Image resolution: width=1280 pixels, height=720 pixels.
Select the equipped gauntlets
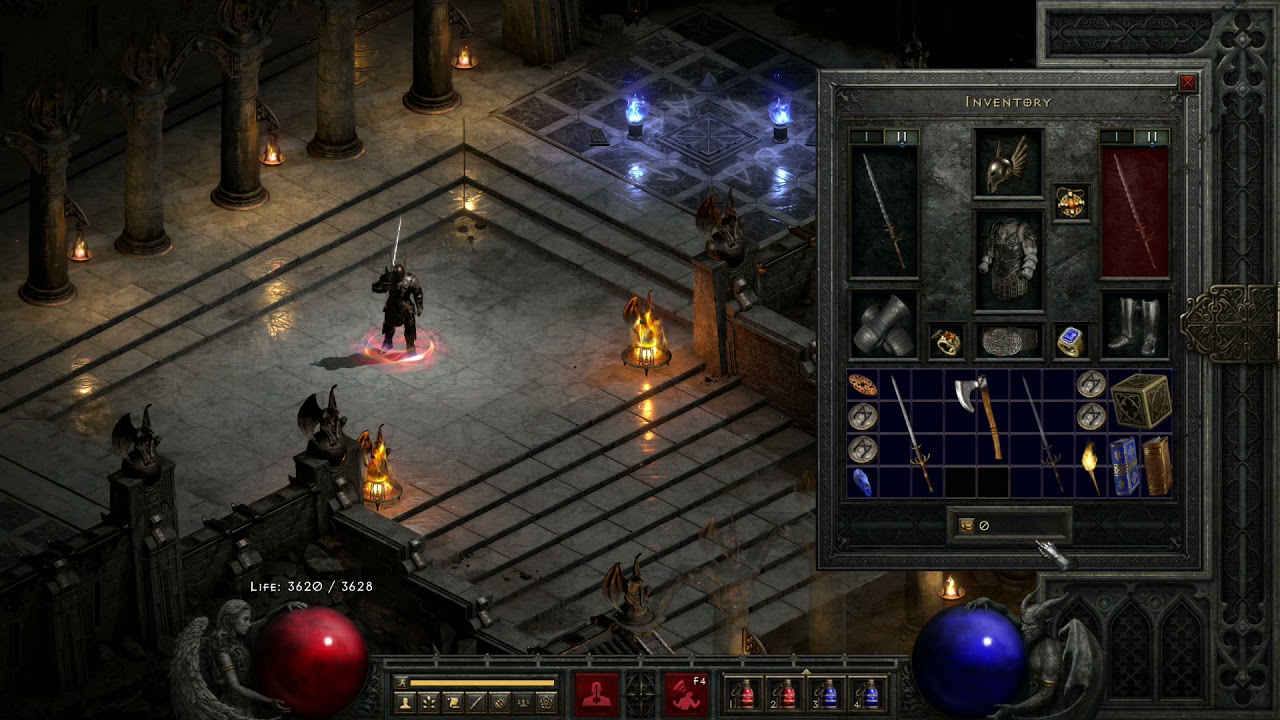pos(883,325)
